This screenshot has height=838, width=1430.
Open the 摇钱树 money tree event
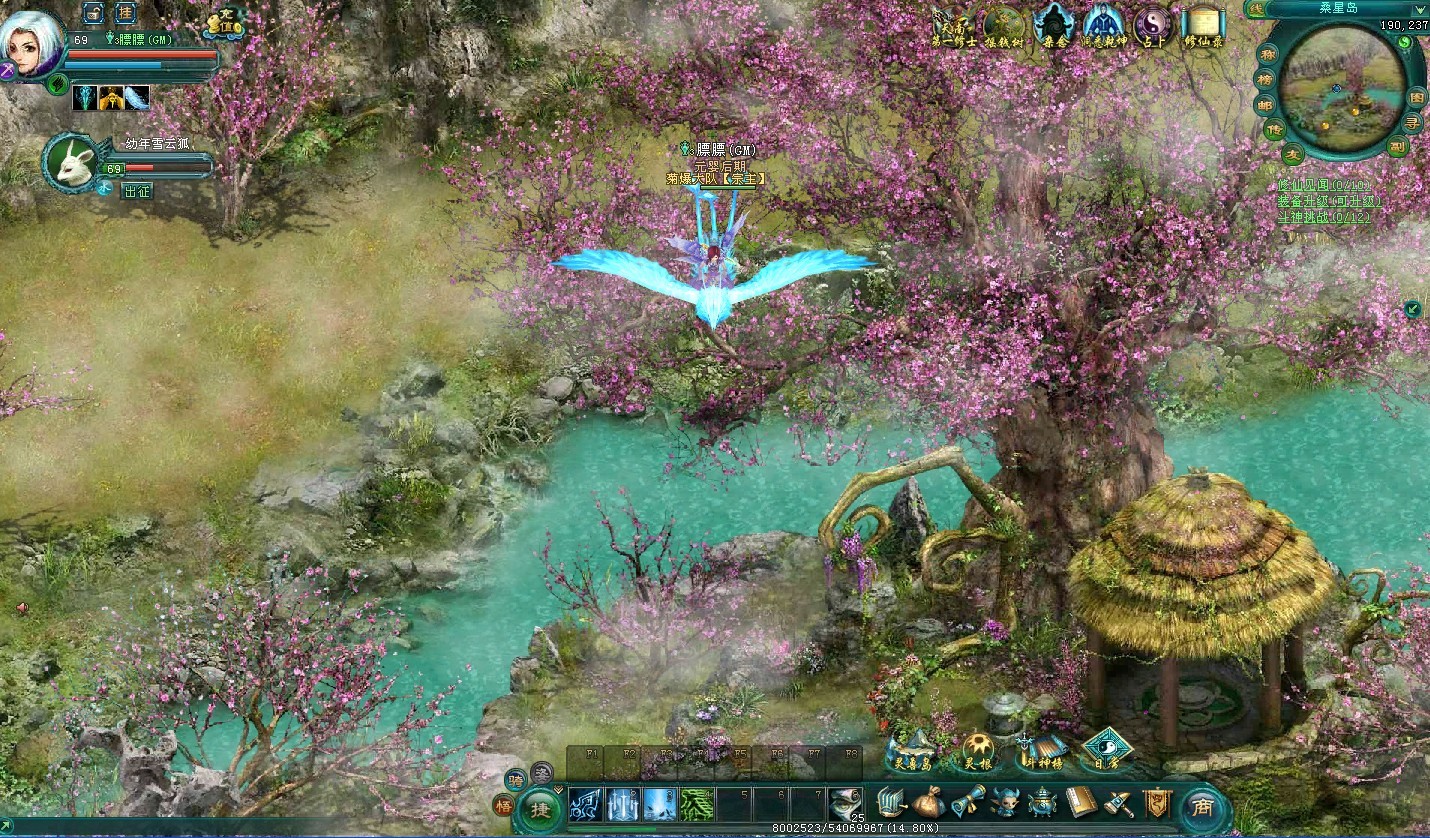1002,26
